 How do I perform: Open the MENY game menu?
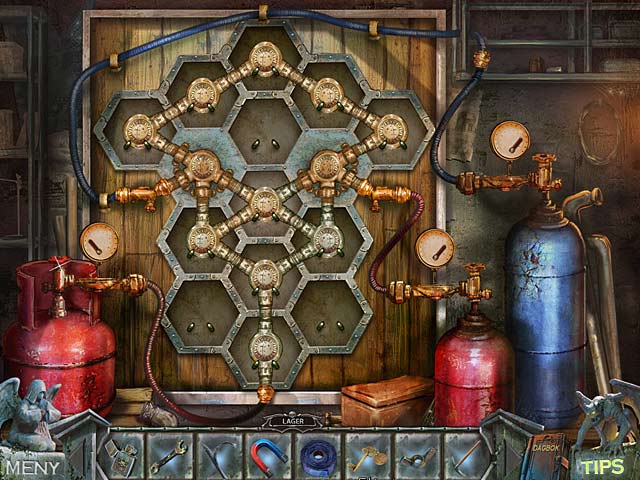[x=32, y=467]
